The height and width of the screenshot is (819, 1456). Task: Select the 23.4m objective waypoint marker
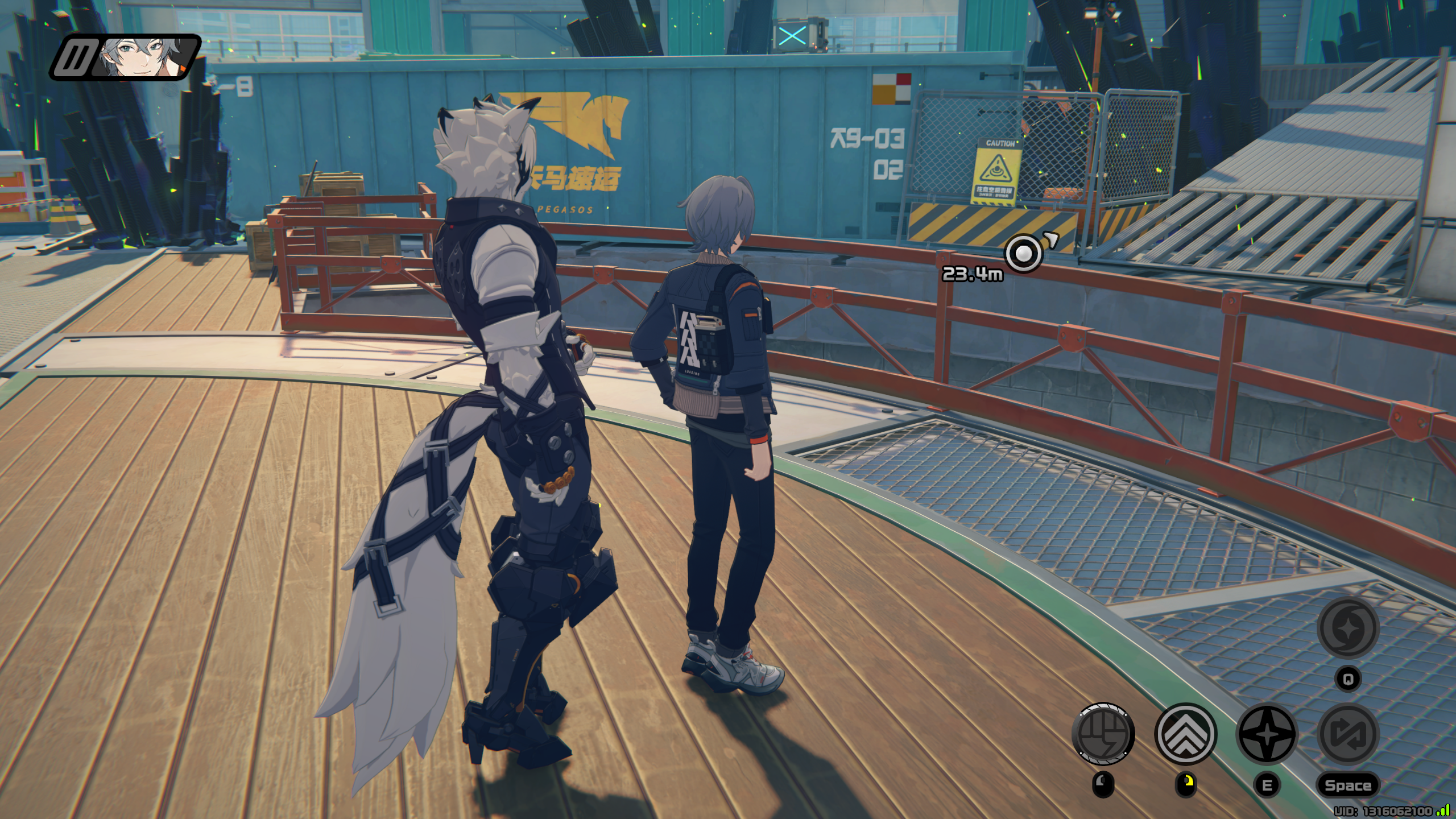1023,253
